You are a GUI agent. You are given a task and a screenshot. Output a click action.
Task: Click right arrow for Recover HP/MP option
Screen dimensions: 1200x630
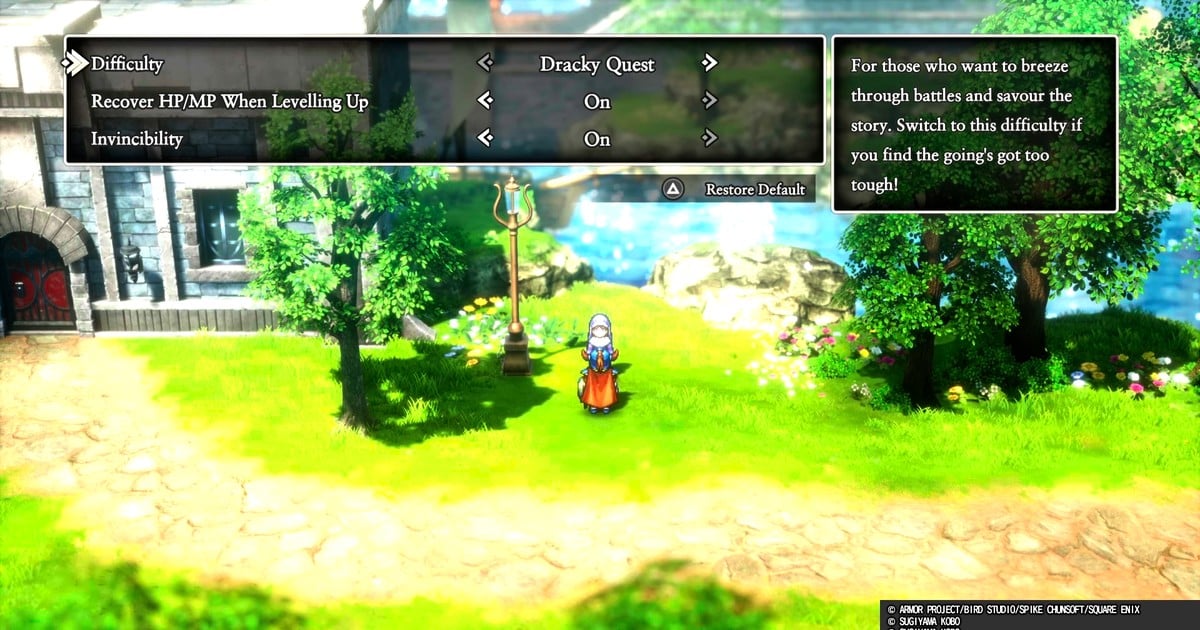[710, 100]
